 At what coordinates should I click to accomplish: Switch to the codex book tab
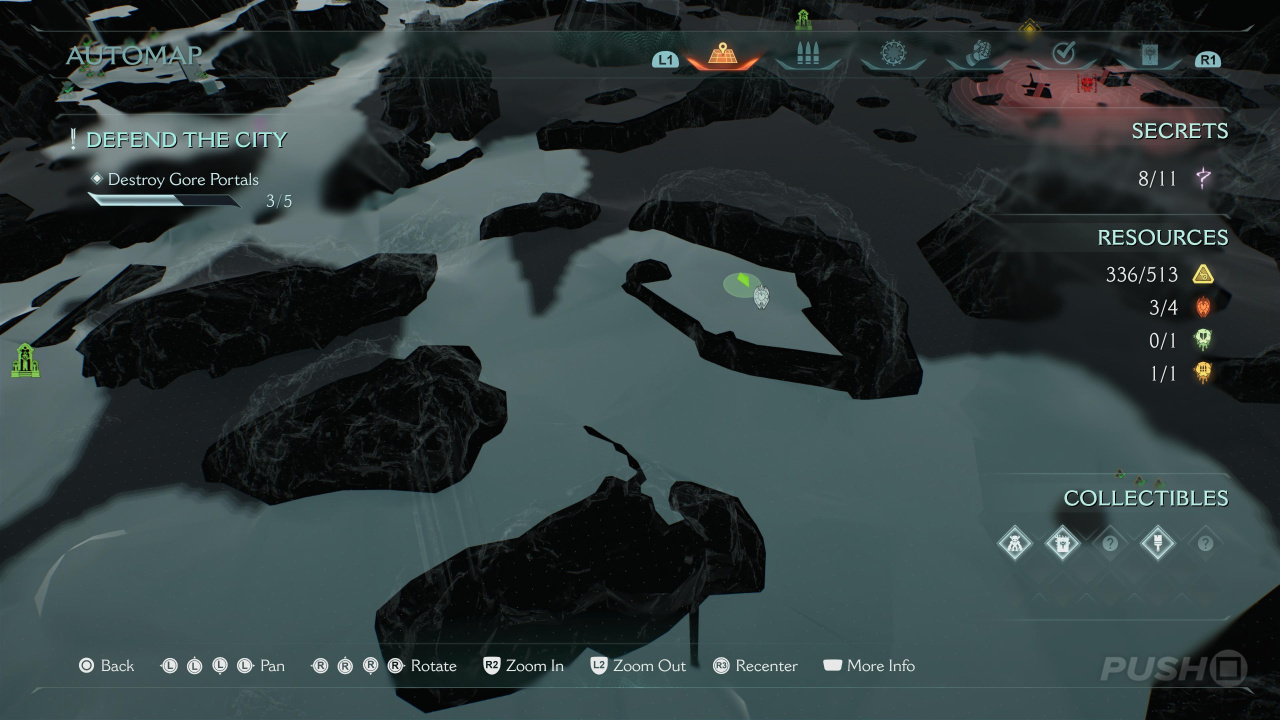(x=1148, y=55)
